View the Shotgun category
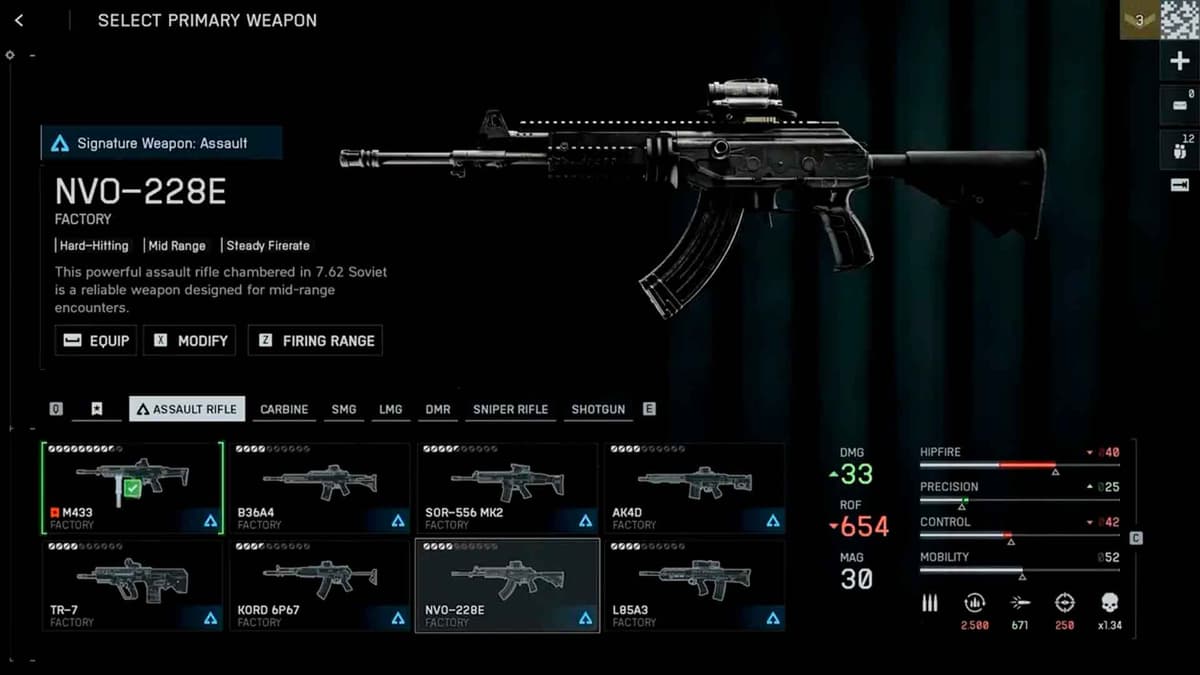 (598, 409)
